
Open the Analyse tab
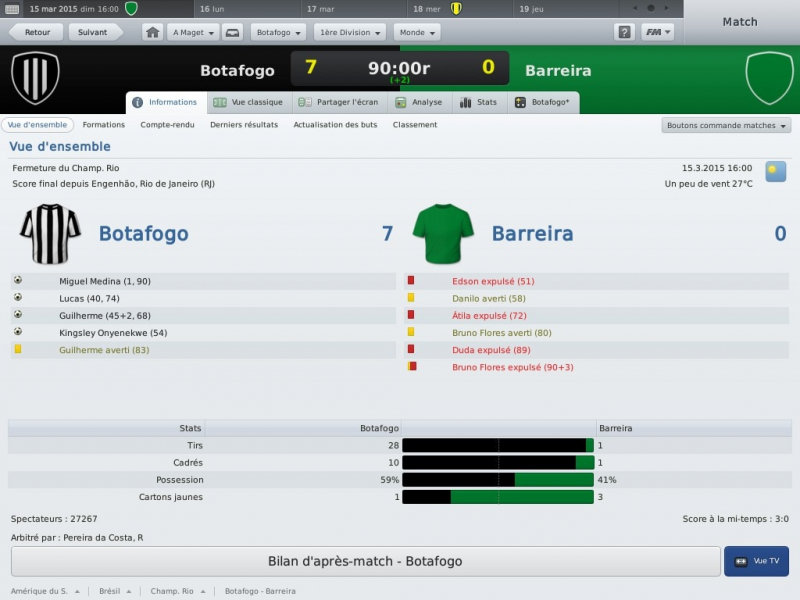point(420,102)
